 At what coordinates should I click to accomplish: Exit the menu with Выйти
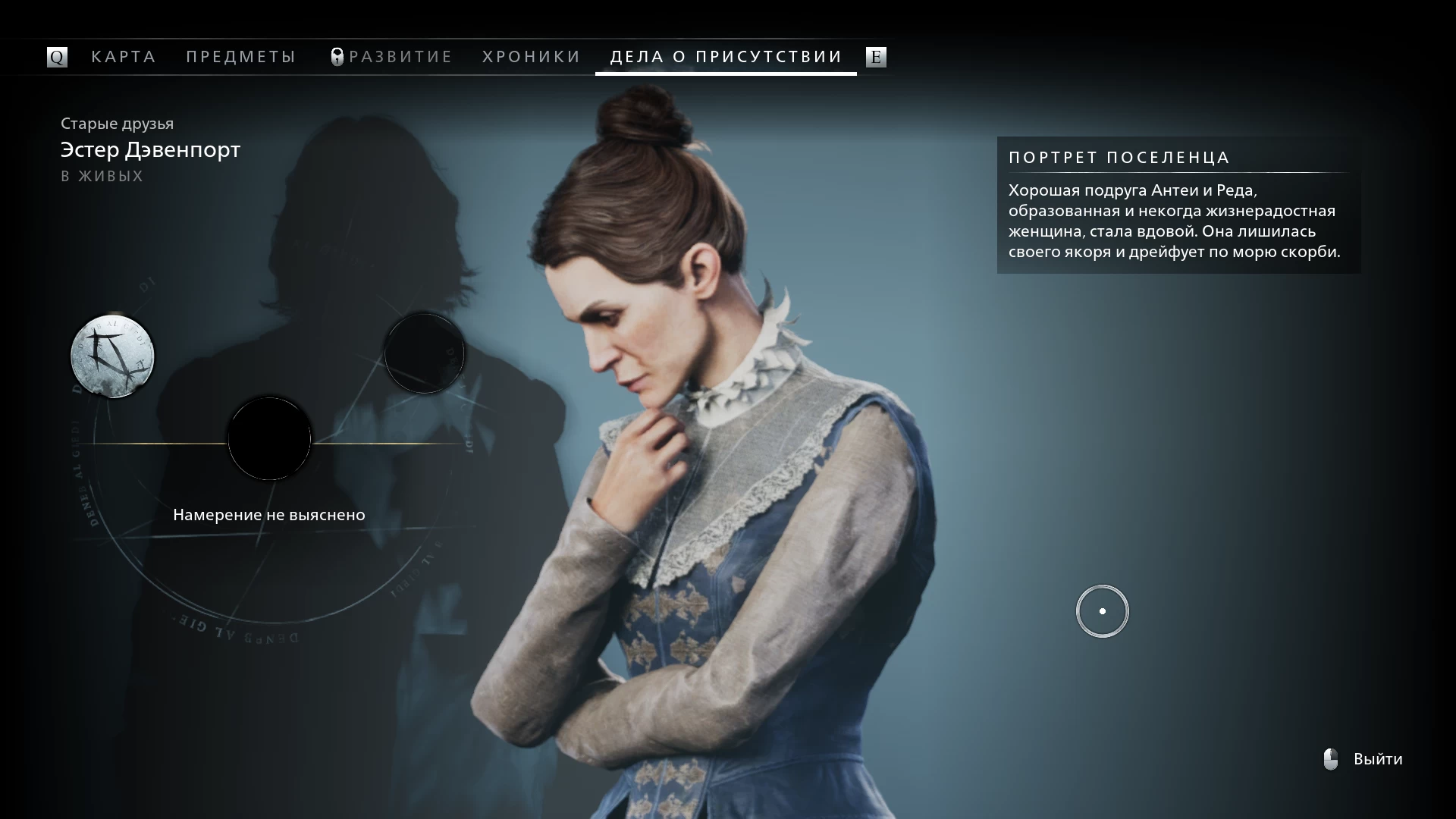(x=1377, y=759)
